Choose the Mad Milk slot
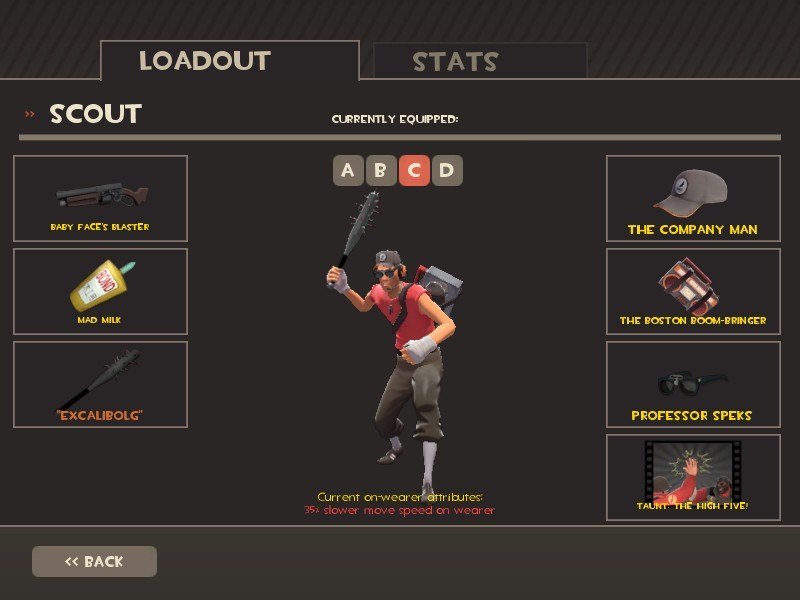 [x=100, y=291]
